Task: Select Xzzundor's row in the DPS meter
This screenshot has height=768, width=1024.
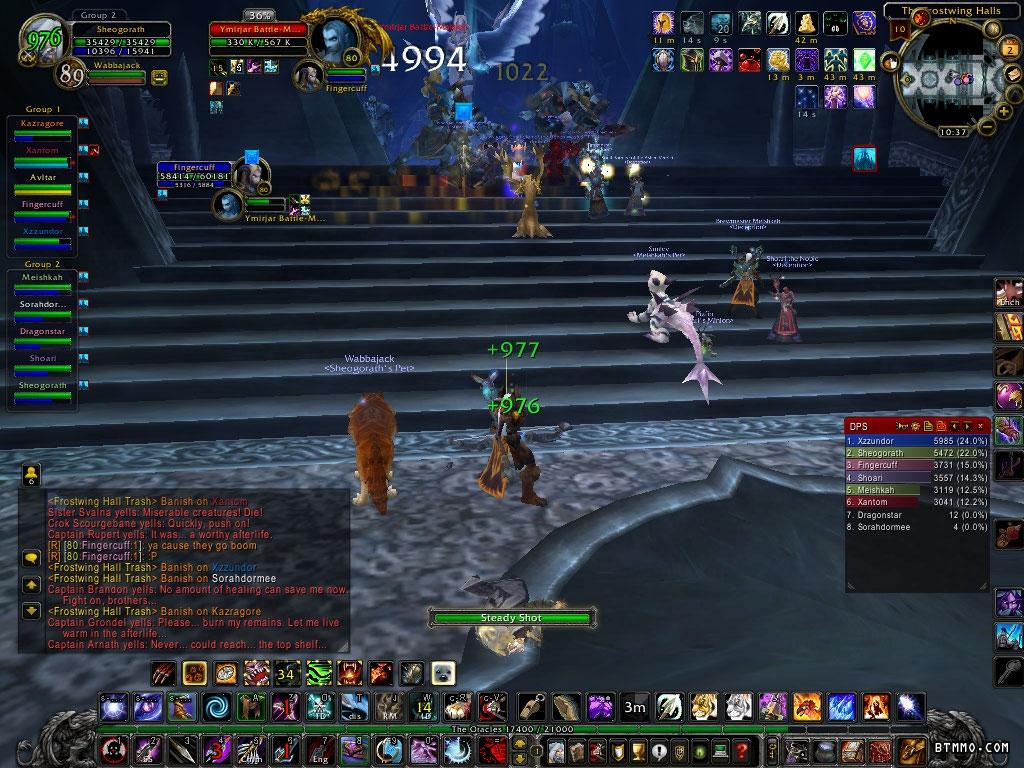Action: click(917, 440)
